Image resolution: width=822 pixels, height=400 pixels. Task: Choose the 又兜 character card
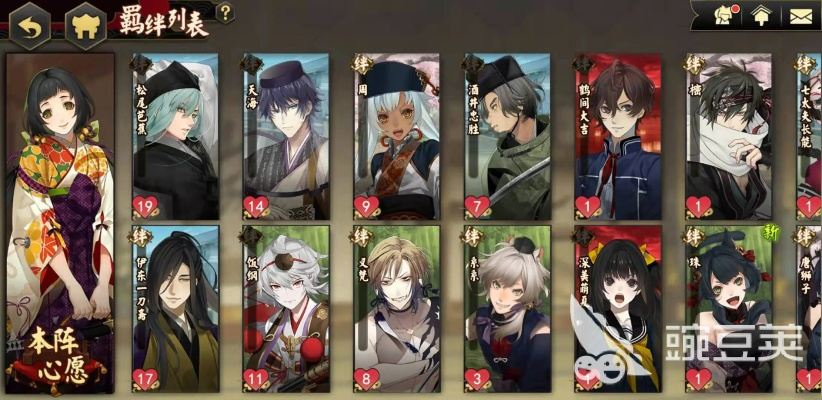tap(396, 309)
